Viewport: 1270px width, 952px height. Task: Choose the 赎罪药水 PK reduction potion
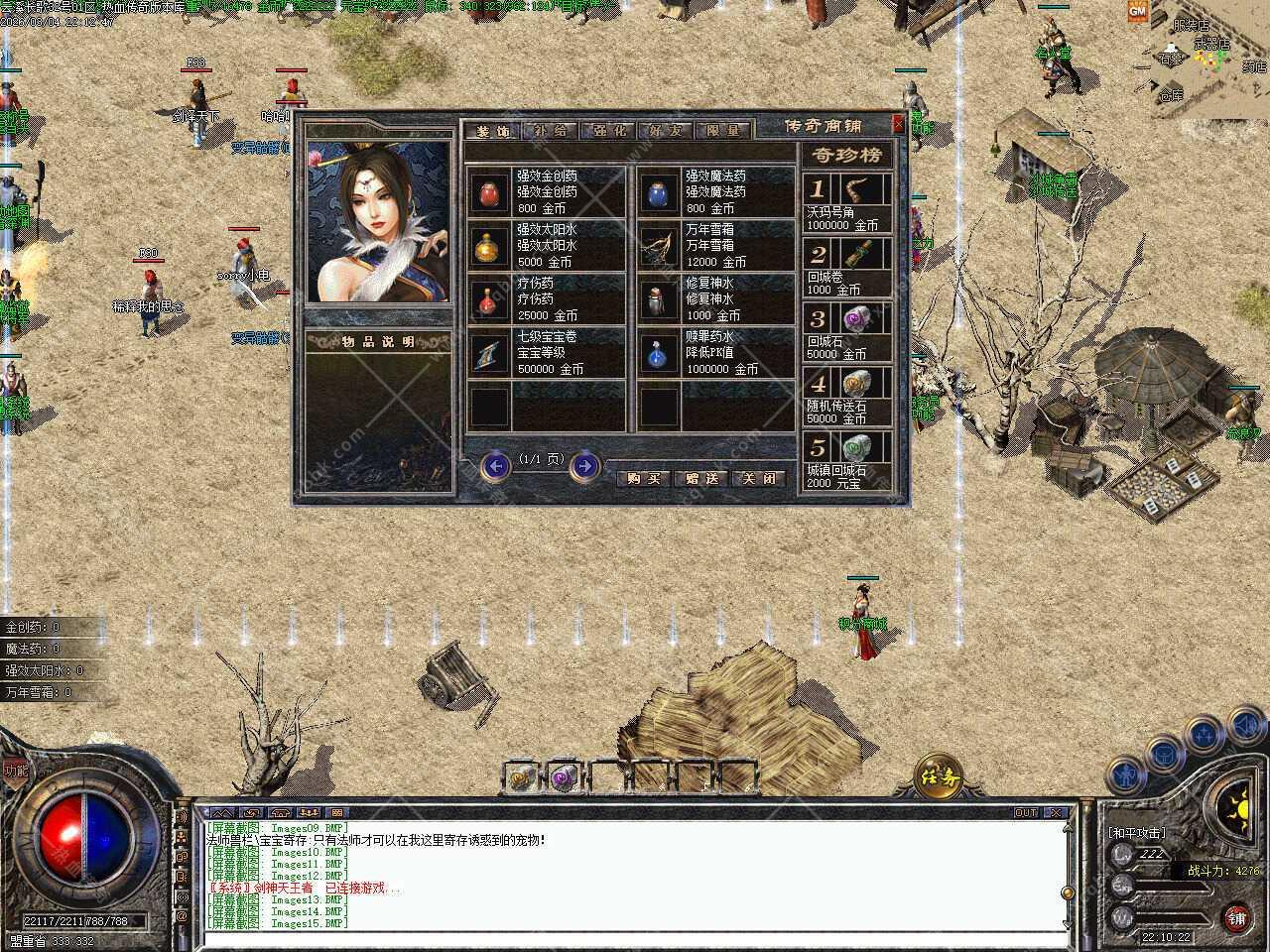[x=657, y=353]
